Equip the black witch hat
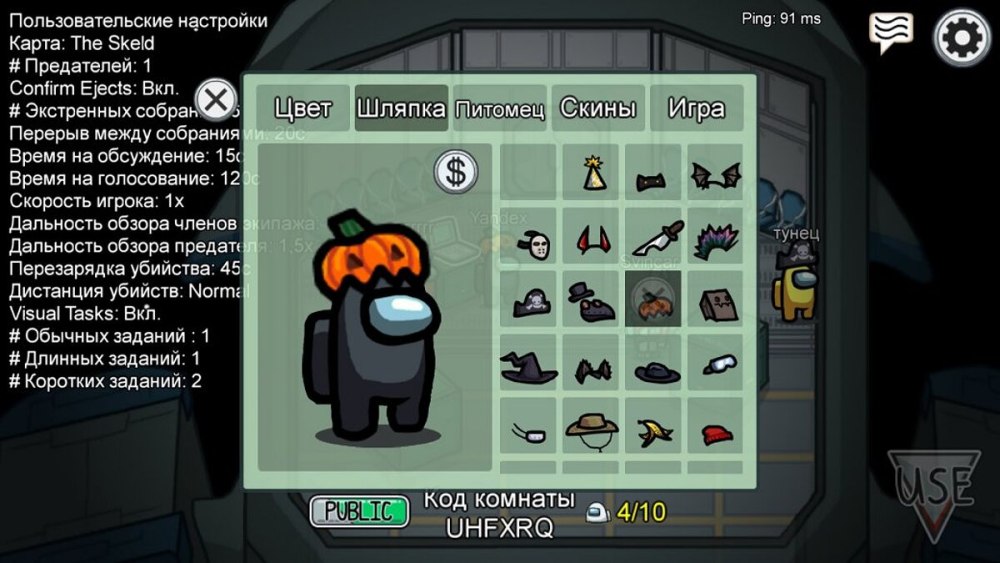The height and width of the screenshot is (563, 1000). [x=530, y=366]
